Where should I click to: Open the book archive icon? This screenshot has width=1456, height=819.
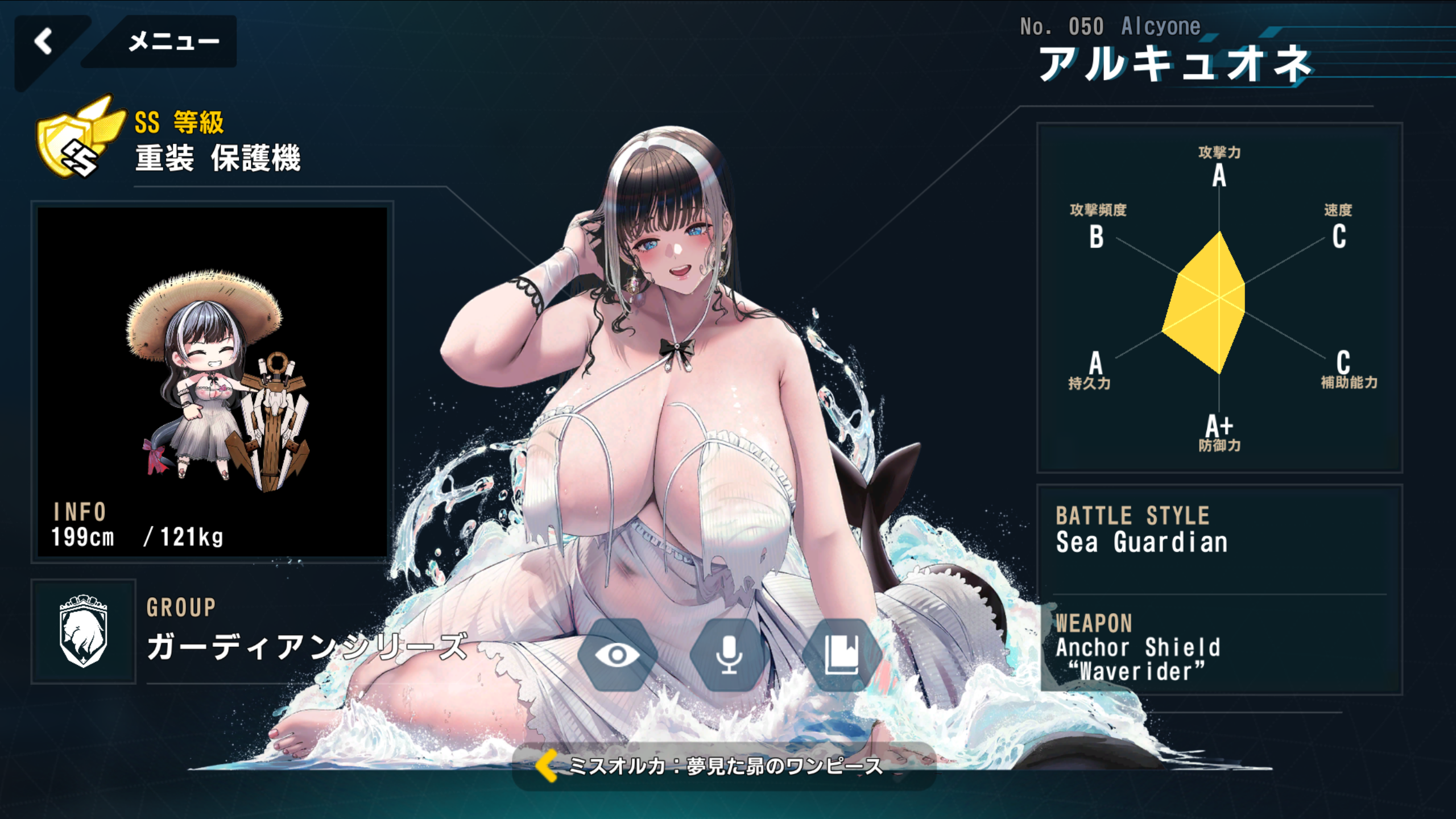(x=841, y=655)
